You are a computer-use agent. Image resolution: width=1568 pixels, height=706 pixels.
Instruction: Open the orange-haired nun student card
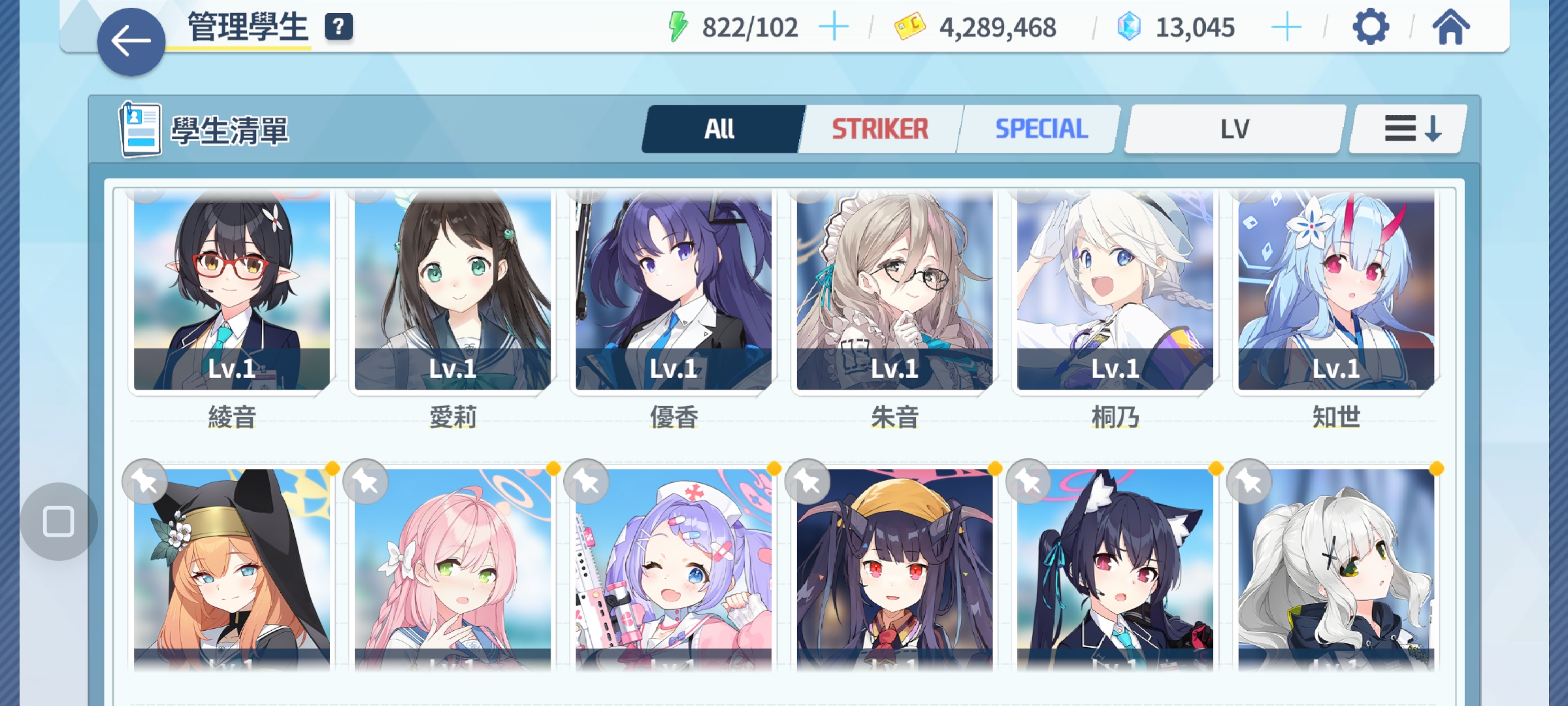pos(232,569)
